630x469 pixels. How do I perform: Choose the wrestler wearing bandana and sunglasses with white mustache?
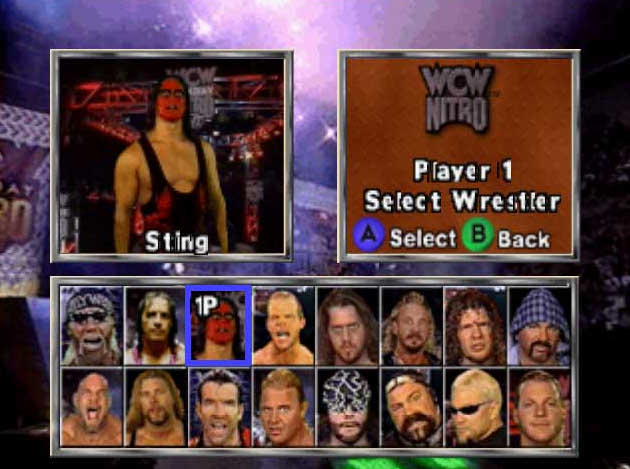[x=90, y=326]
